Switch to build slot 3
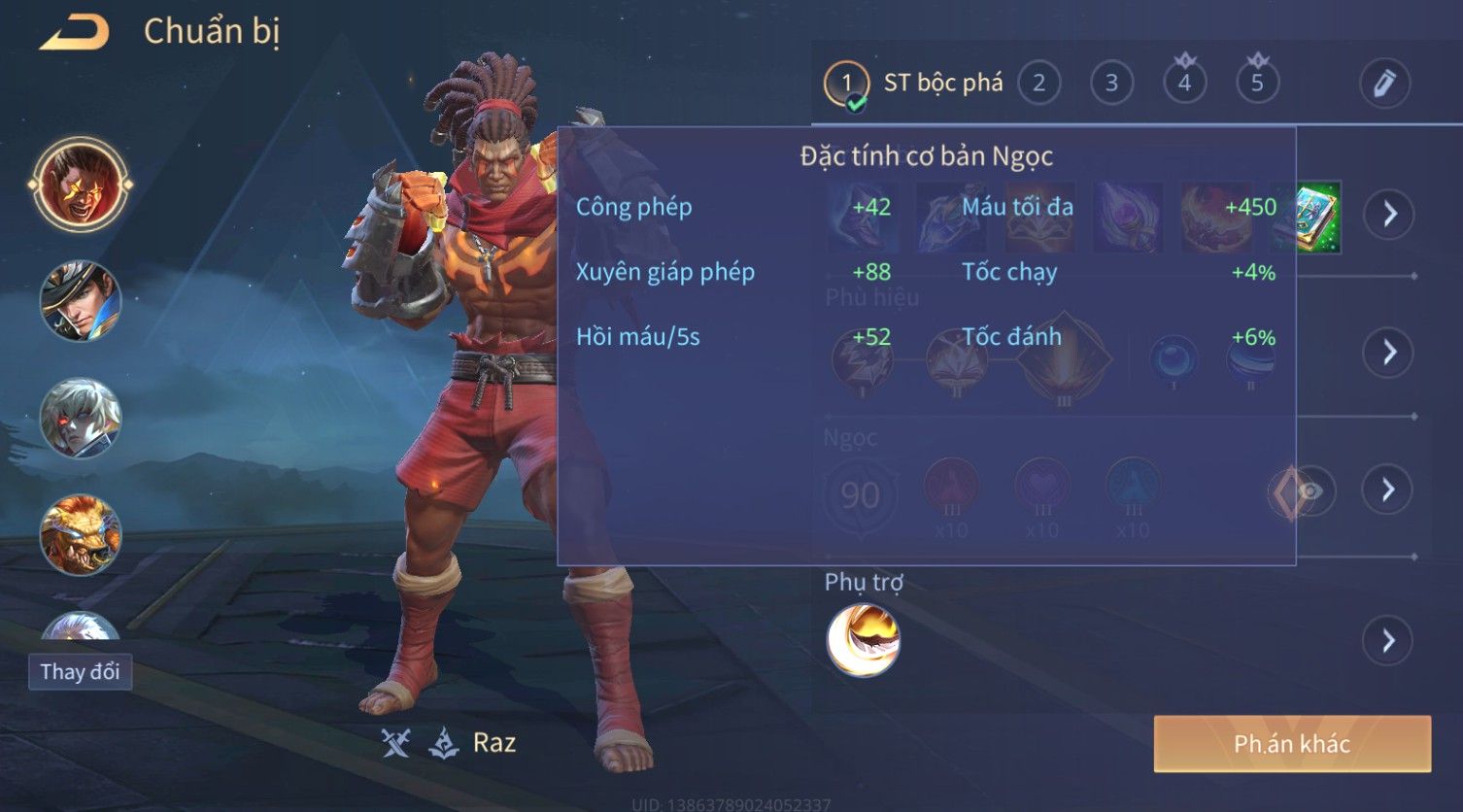This screenshot has width=1463, height=812. pyautogui.click(x=1111, y=84)
